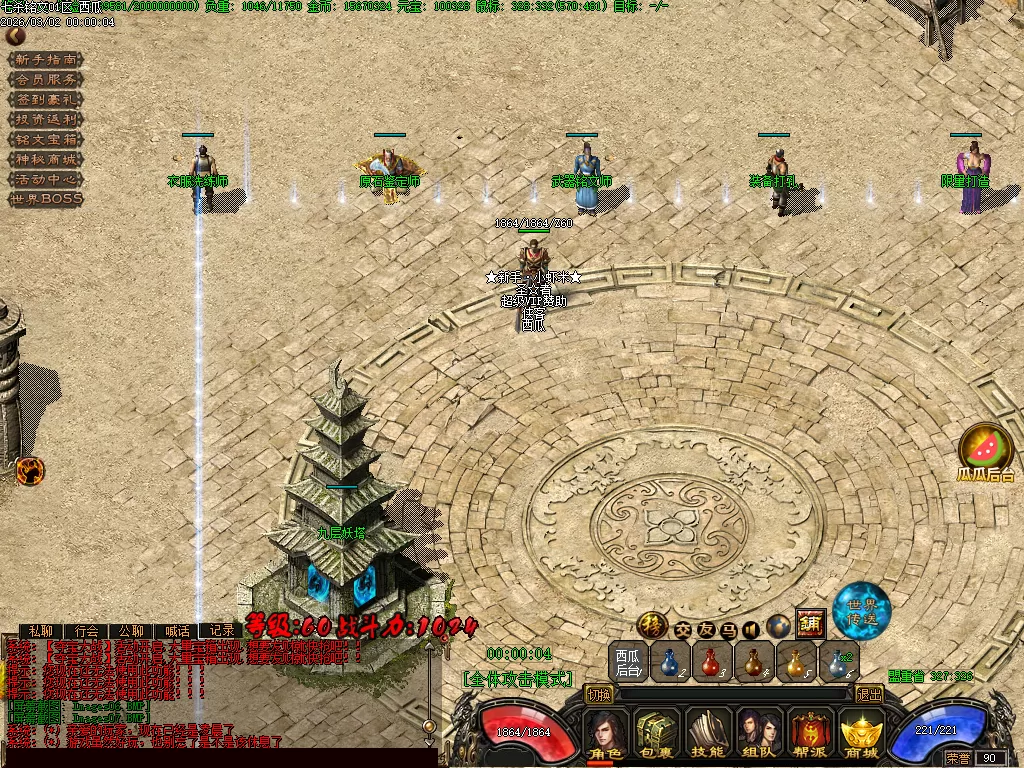Viewport: 1024px width, 768px height.
Task: Open the 组队 team panel
Action: pyautogui.click(x=759, y=733)
